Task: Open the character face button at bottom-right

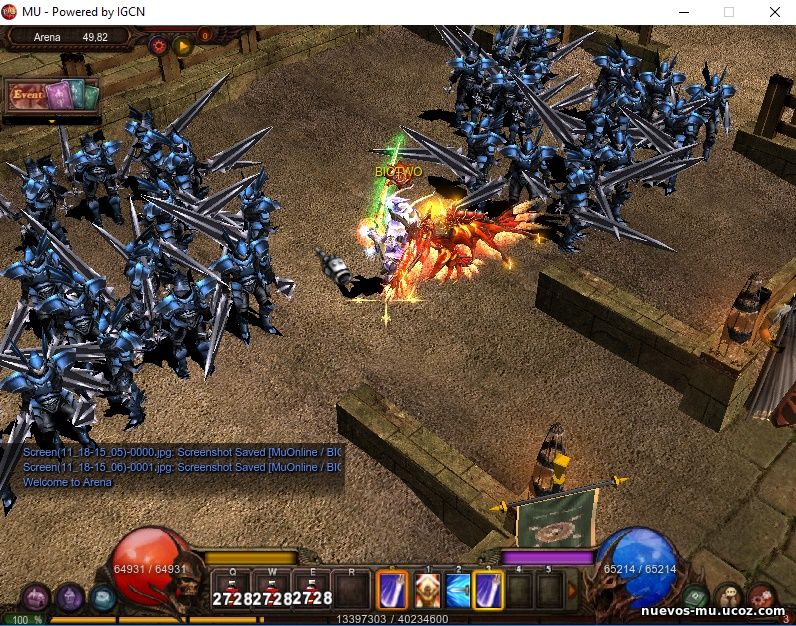Action: click(x=729, y=598)
